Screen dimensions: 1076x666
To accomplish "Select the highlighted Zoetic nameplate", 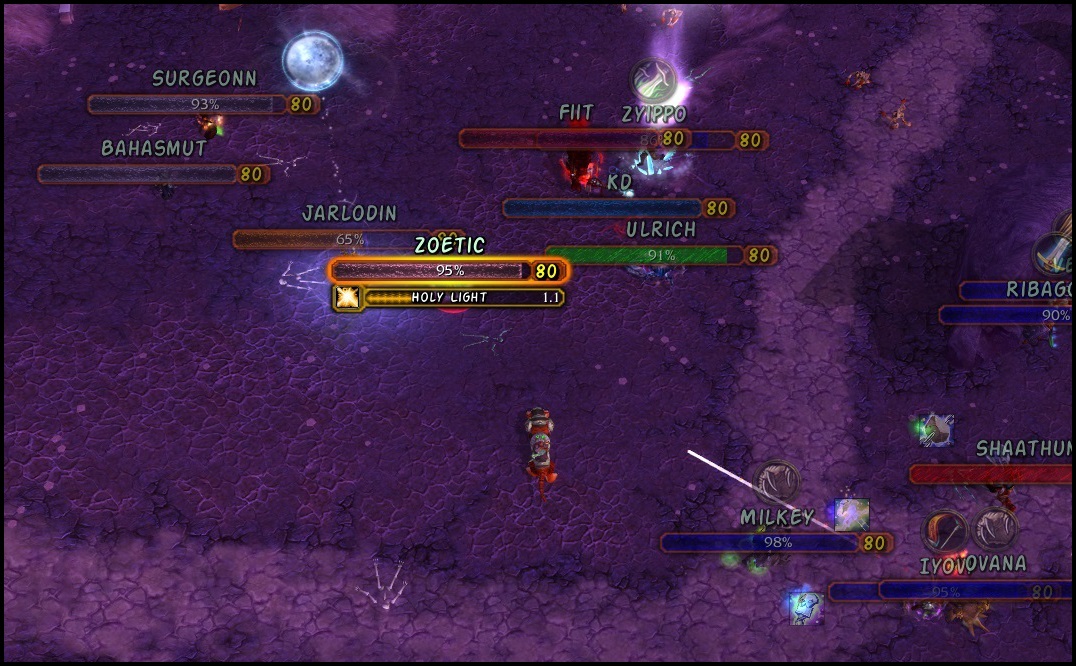I will pyautogui.click(x=430, y=271).
